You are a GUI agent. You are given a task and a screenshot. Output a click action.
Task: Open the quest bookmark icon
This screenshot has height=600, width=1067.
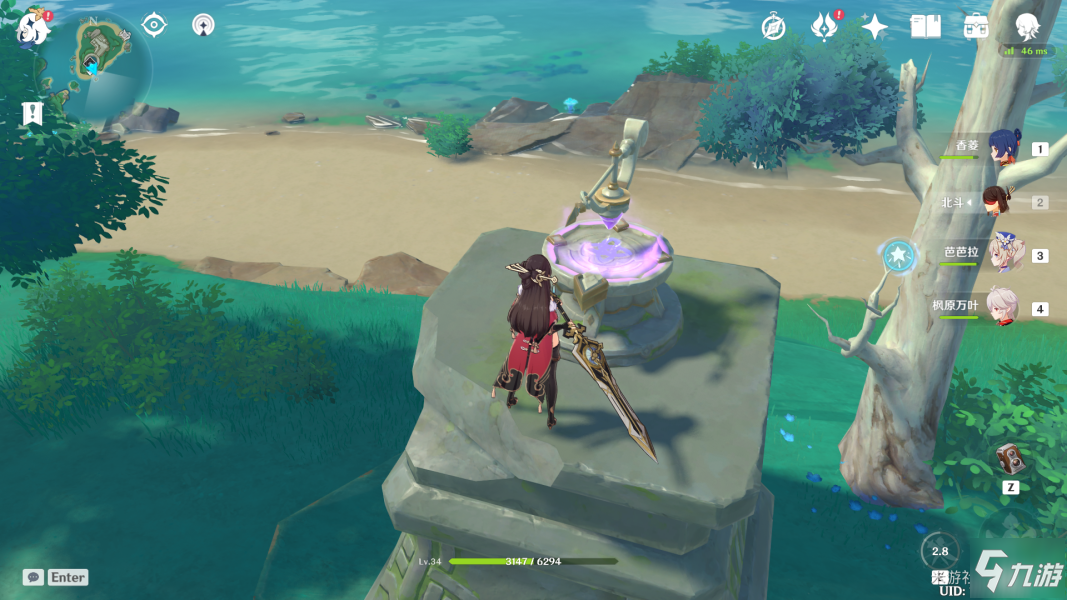click(x=33, y=114)
